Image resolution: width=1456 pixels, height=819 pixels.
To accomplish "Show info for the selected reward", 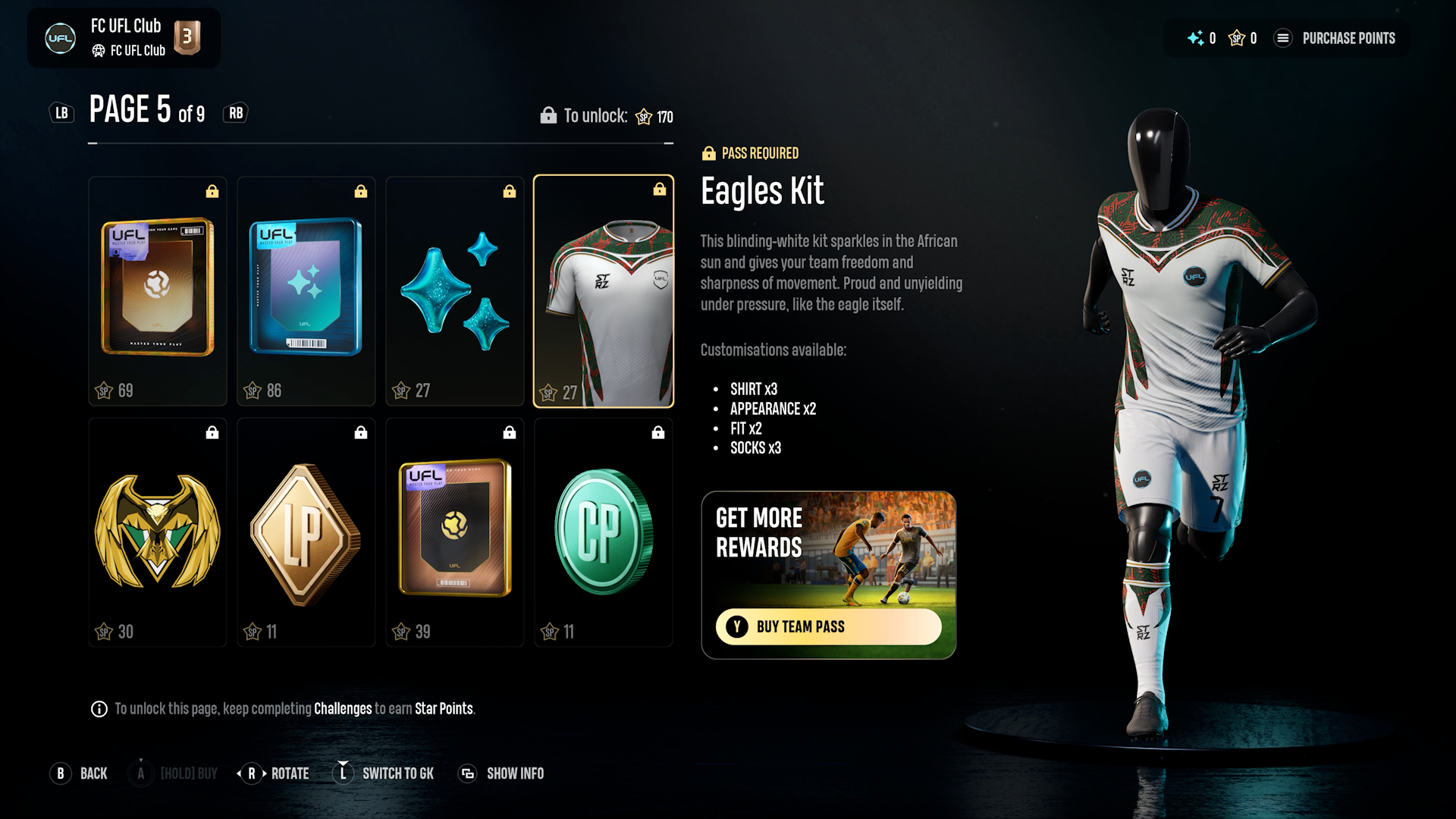I will 502,773.
